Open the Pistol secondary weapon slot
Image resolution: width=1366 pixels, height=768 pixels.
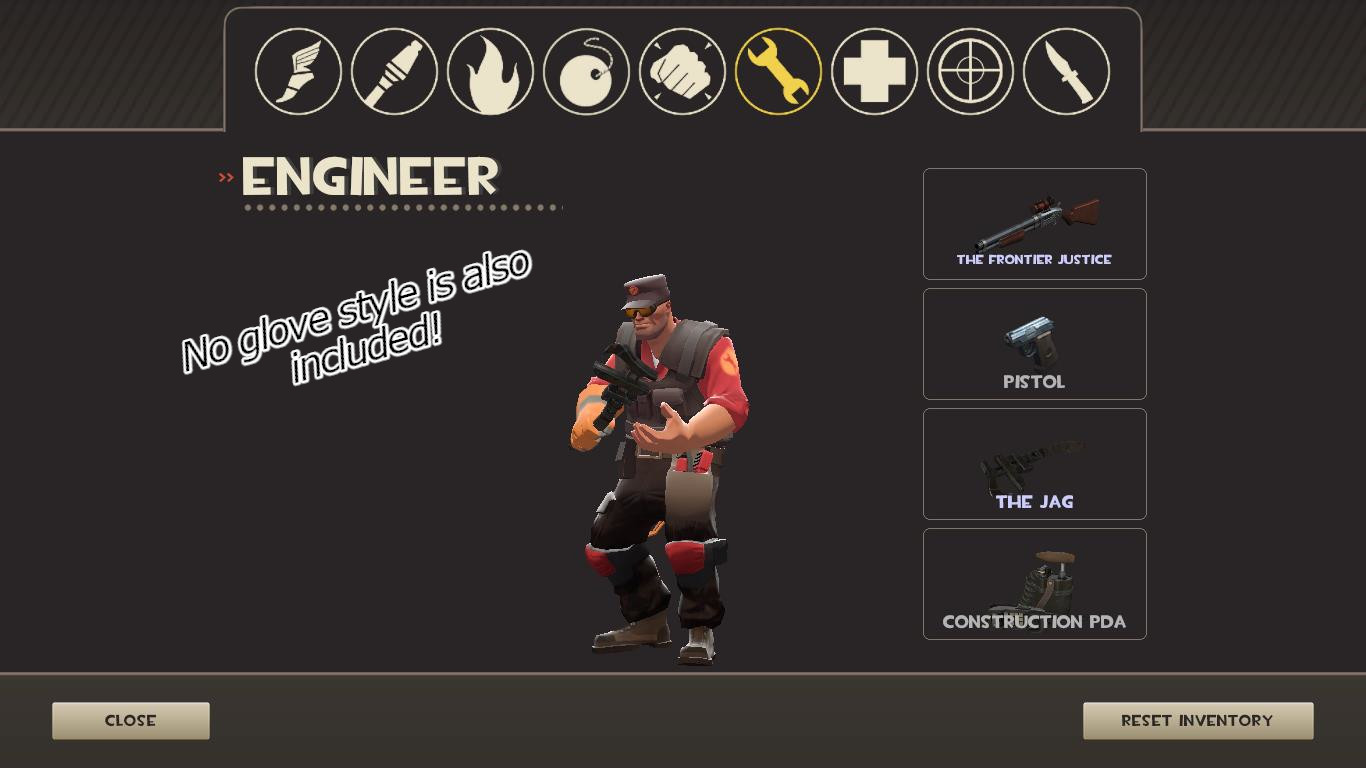pos(1034,343)
